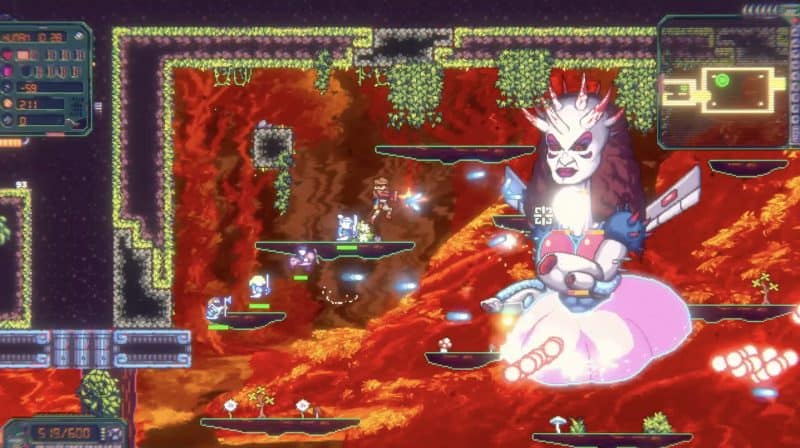The image size is (800, 448).
Task: Click the orange coin icon in stats panel
Action: (x=9, y=103)
